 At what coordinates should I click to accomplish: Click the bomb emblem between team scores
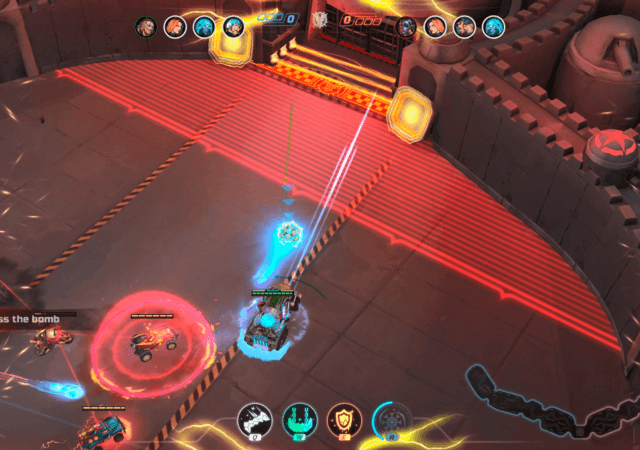pyautogui.click(x=320, y=18)
